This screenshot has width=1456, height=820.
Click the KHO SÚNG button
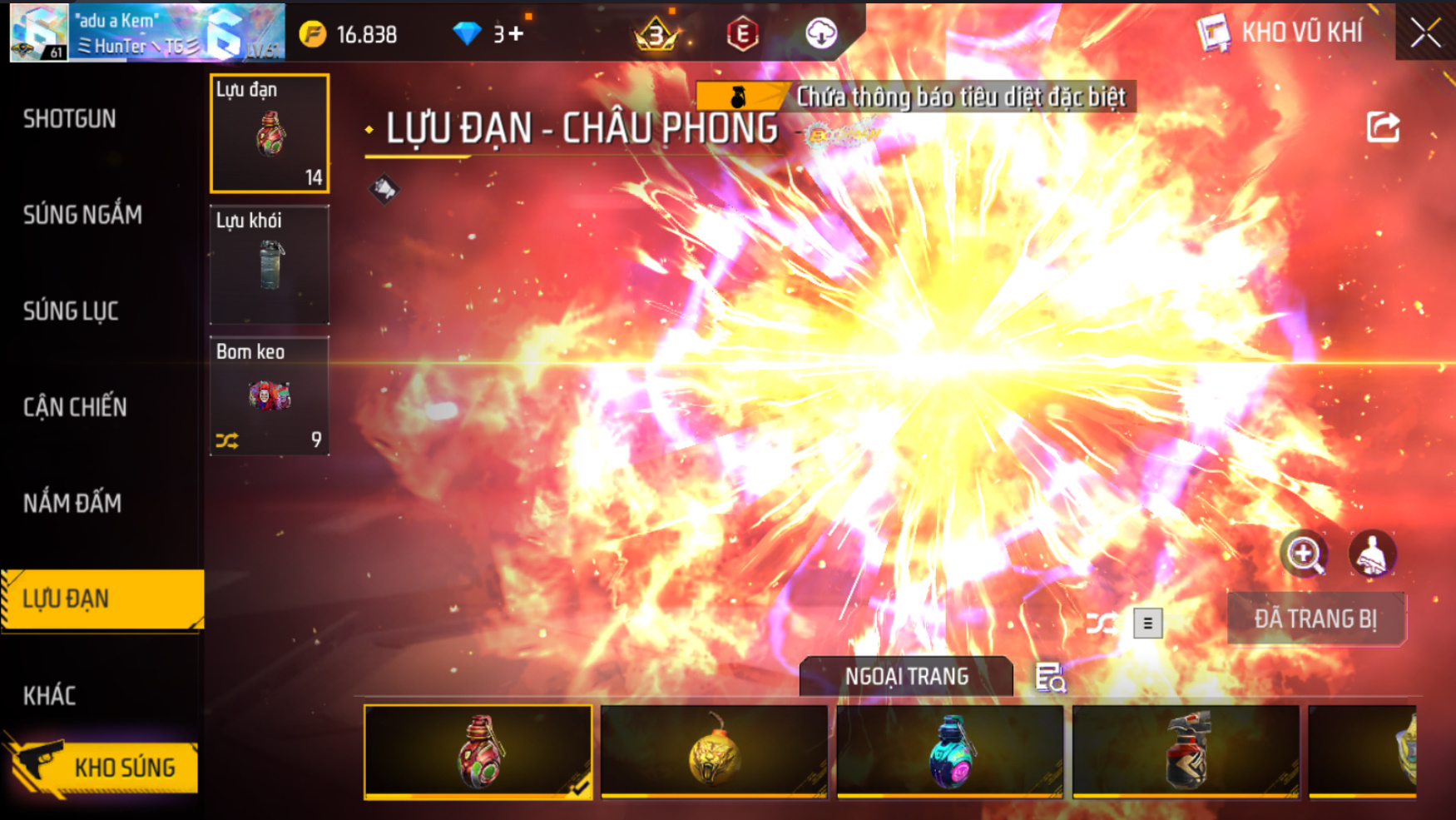pos(104,767)
